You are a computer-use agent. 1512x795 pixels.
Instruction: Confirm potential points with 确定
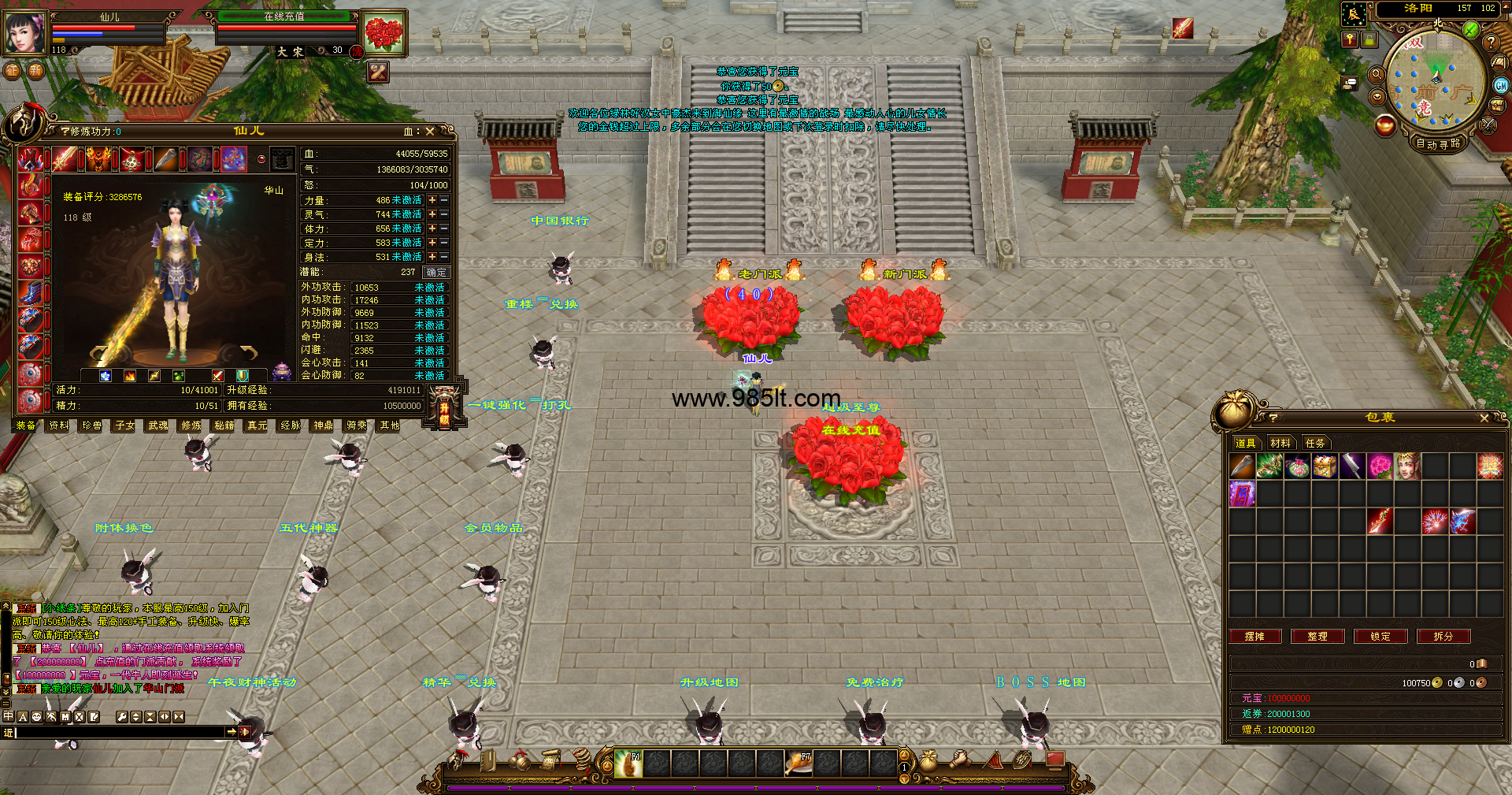coord(435,273)
